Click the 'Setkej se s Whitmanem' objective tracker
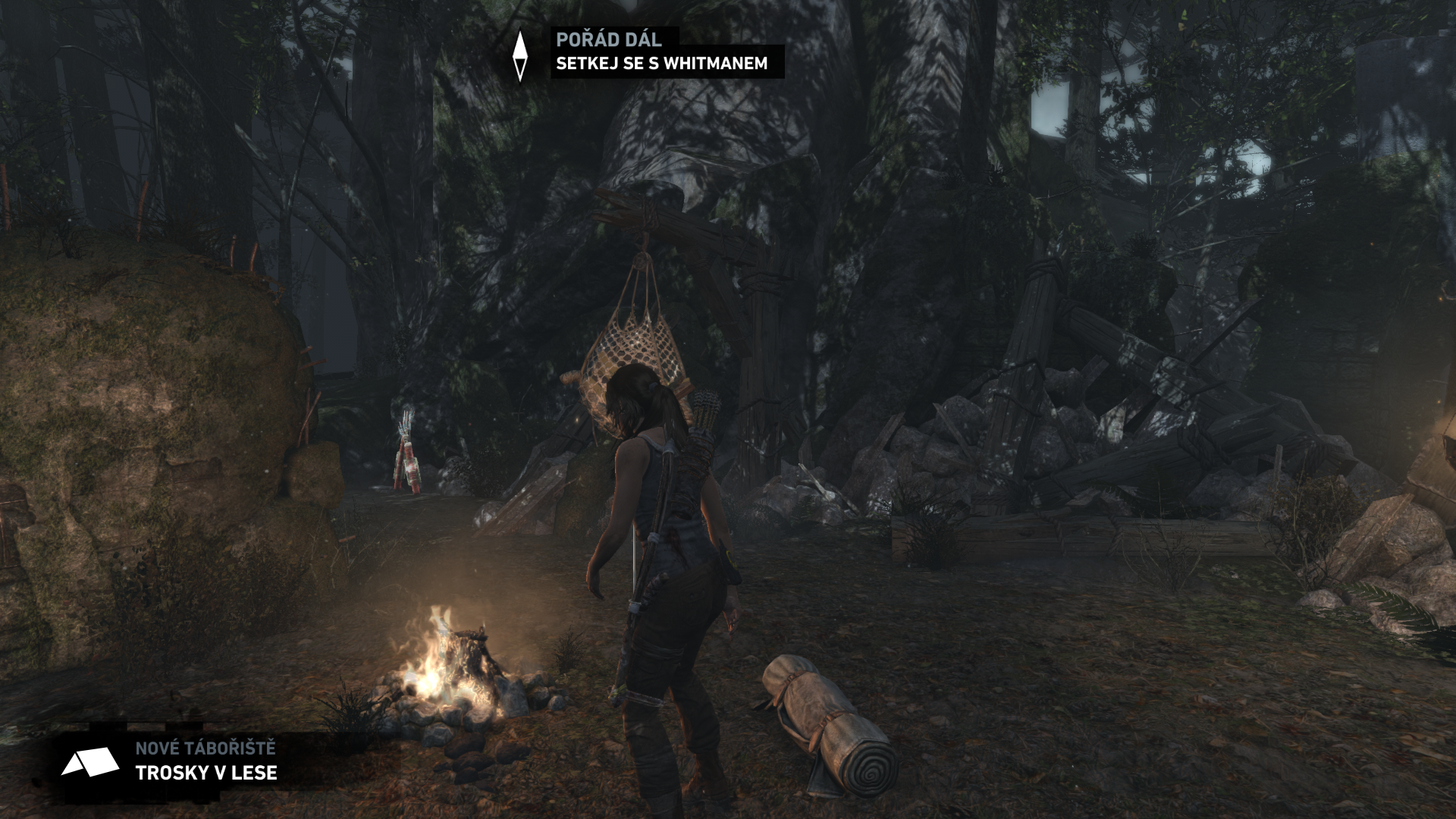The height and width of the screenshot is (819, 1456). click(x=661, y=64)
